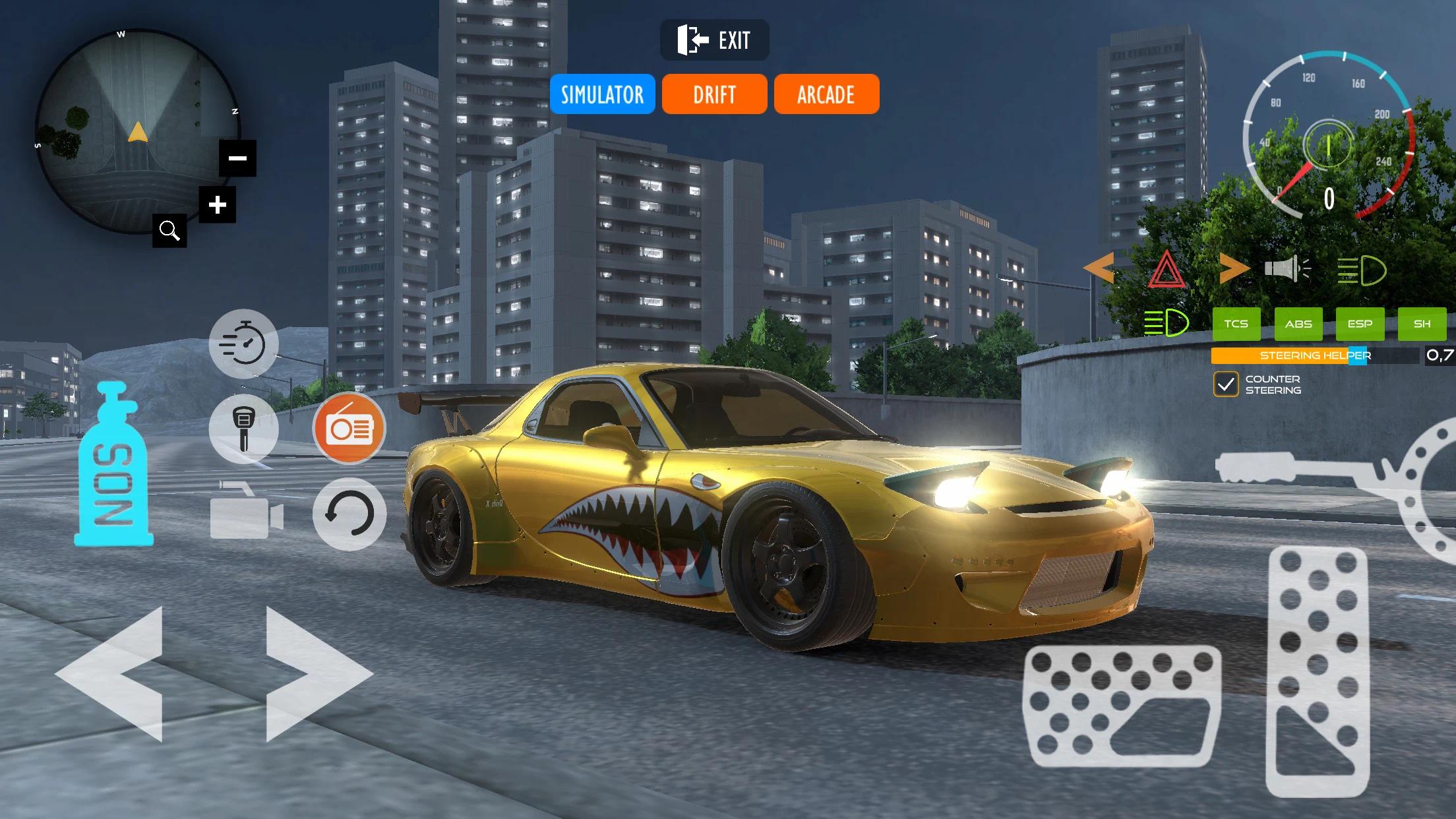Adjust the Steering Helper slider
Screen dimensions: 1456x819
pyautogui.click(x=1358, y=356)
